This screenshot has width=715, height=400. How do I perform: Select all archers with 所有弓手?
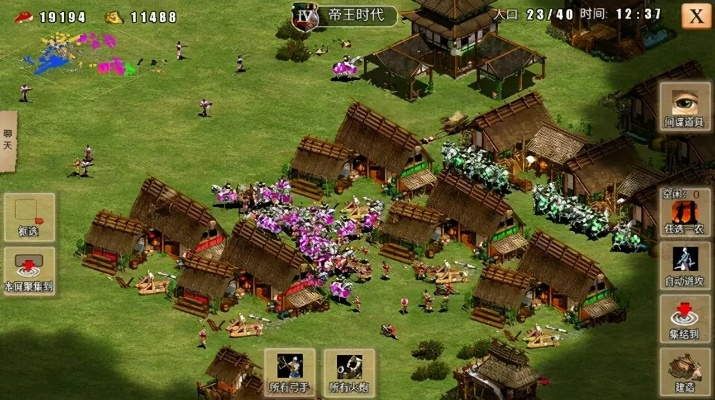click(289, 373)
